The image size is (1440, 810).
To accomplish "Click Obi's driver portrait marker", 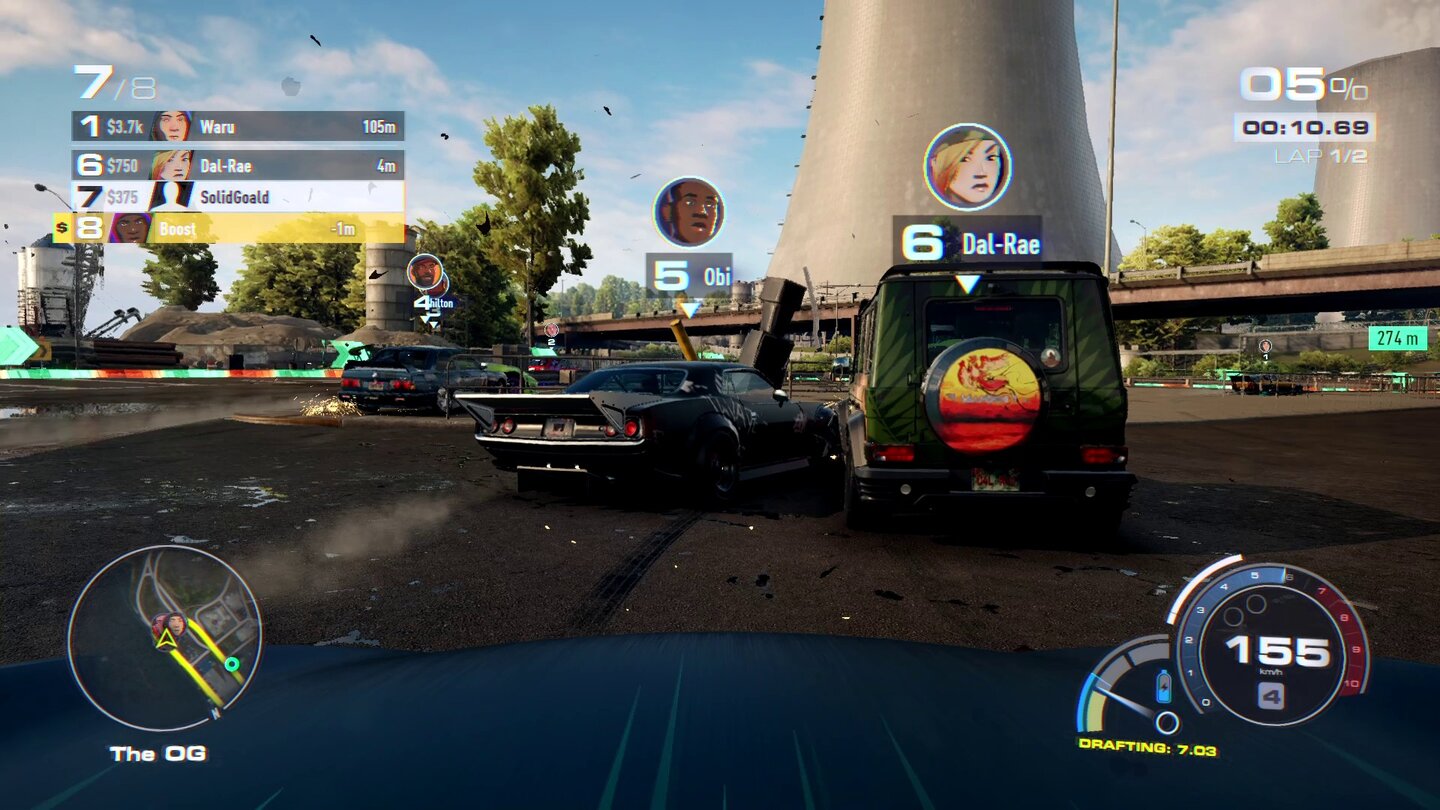I will 689,213.
